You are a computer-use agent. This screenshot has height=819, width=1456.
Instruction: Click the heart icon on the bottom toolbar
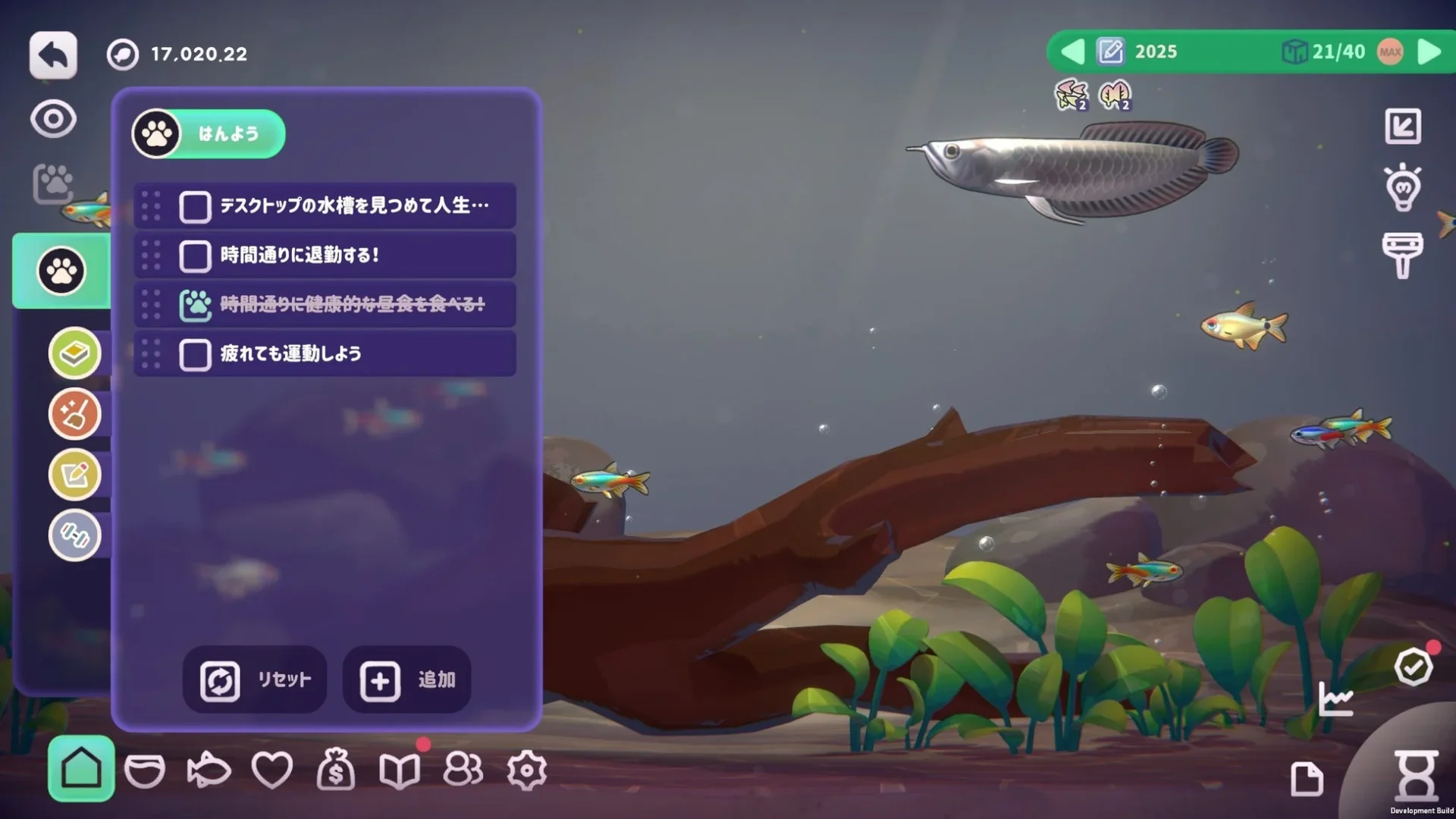(x=274, y=770)
